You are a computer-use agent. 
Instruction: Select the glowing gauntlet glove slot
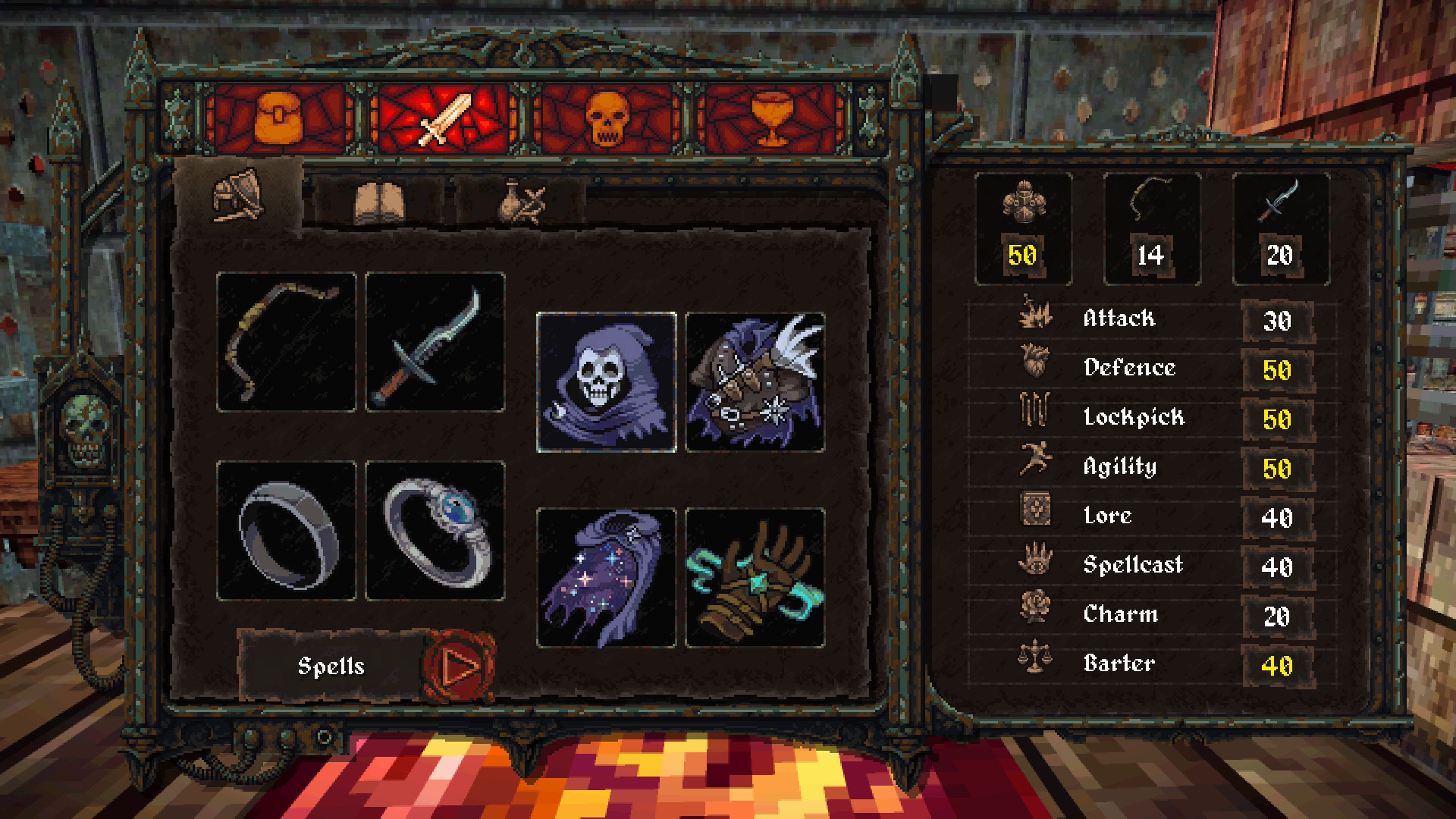[x=755, y=578]
